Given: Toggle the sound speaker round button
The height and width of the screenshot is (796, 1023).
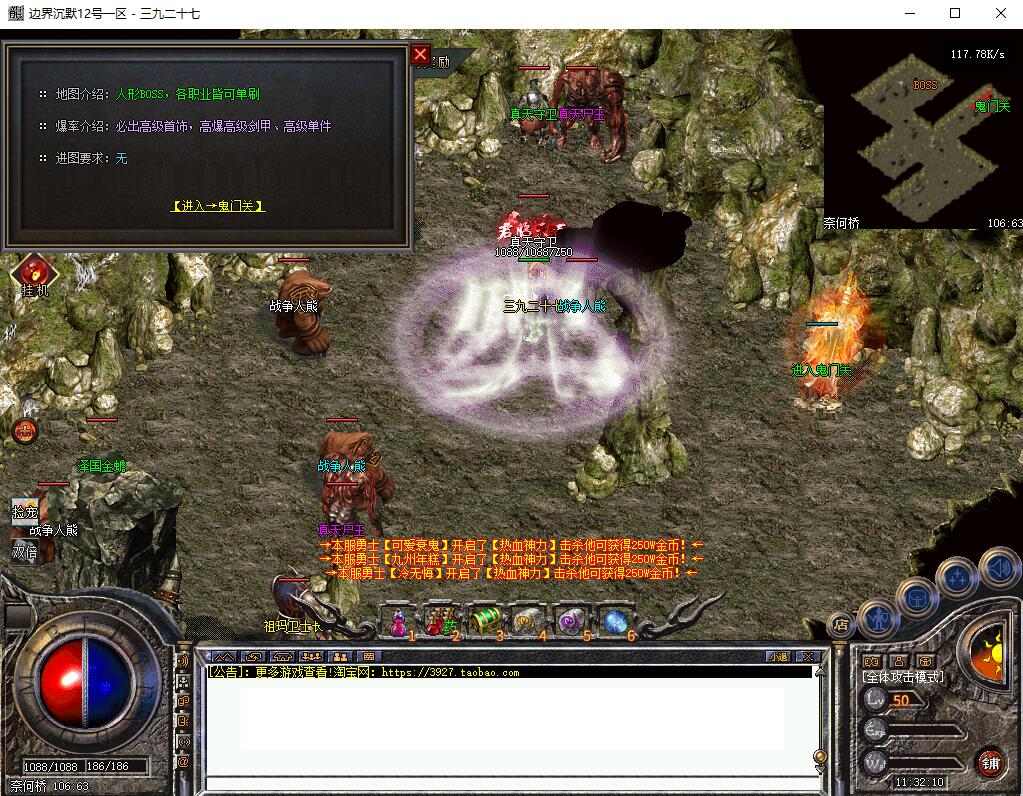Looking at the screenshot, I should click(999, 571).
